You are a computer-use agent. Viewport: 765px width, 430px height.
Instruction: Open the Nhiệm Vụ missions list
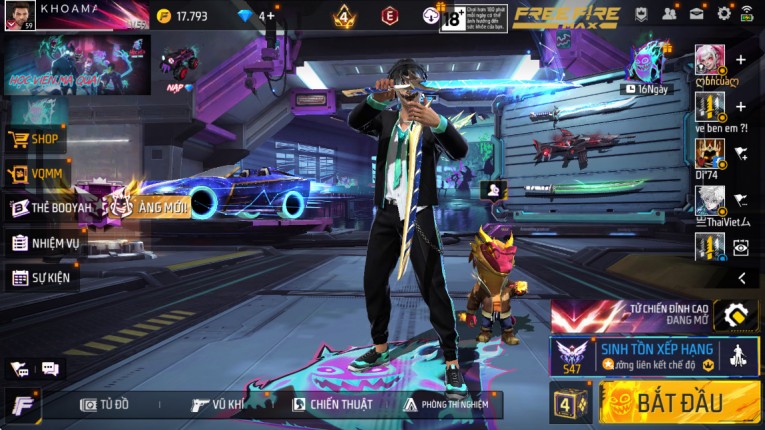coord(45,243)
